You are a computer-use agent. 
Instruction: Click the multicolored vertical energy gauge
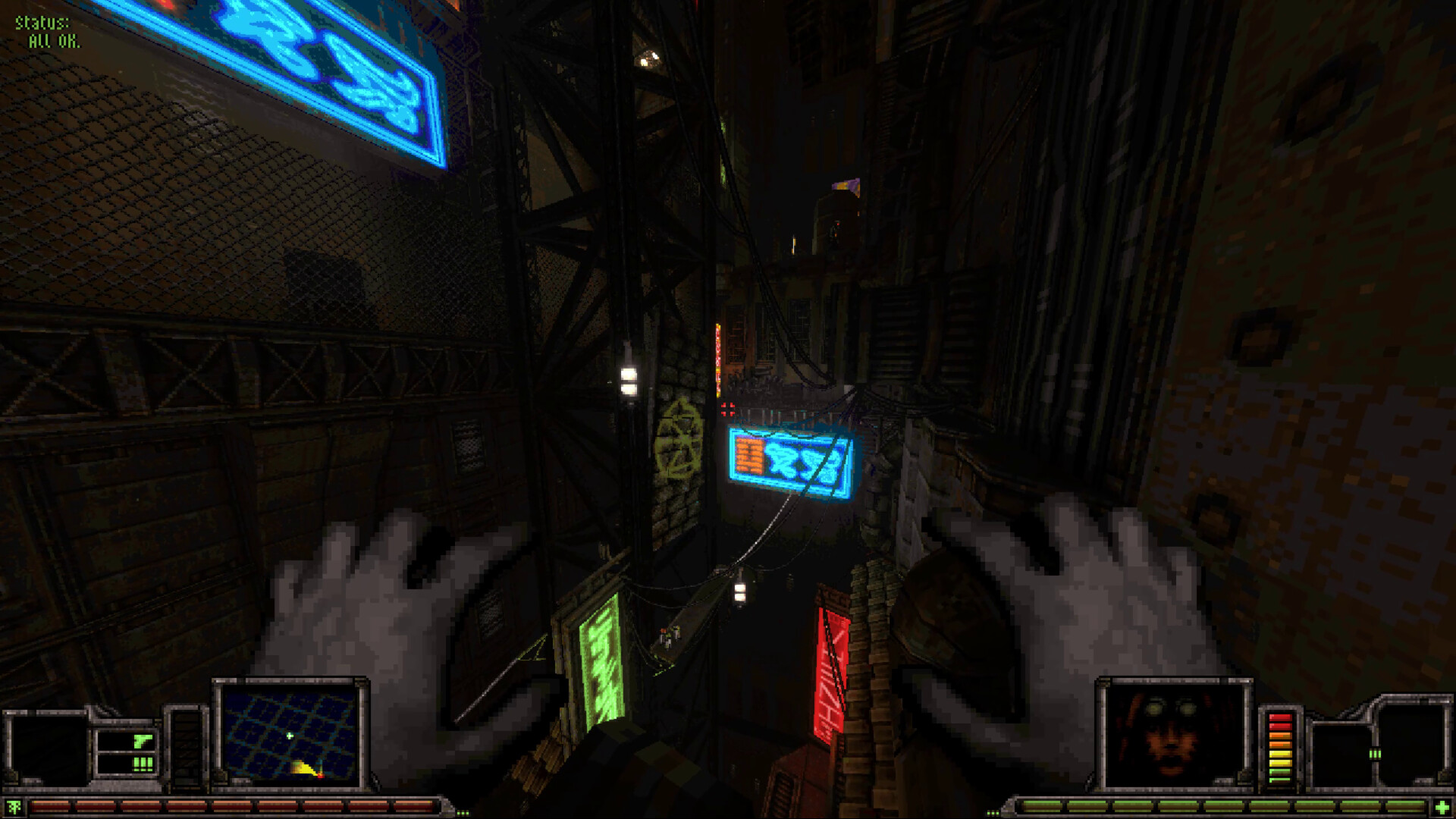pyautogui.click(x=1282, y=747)
